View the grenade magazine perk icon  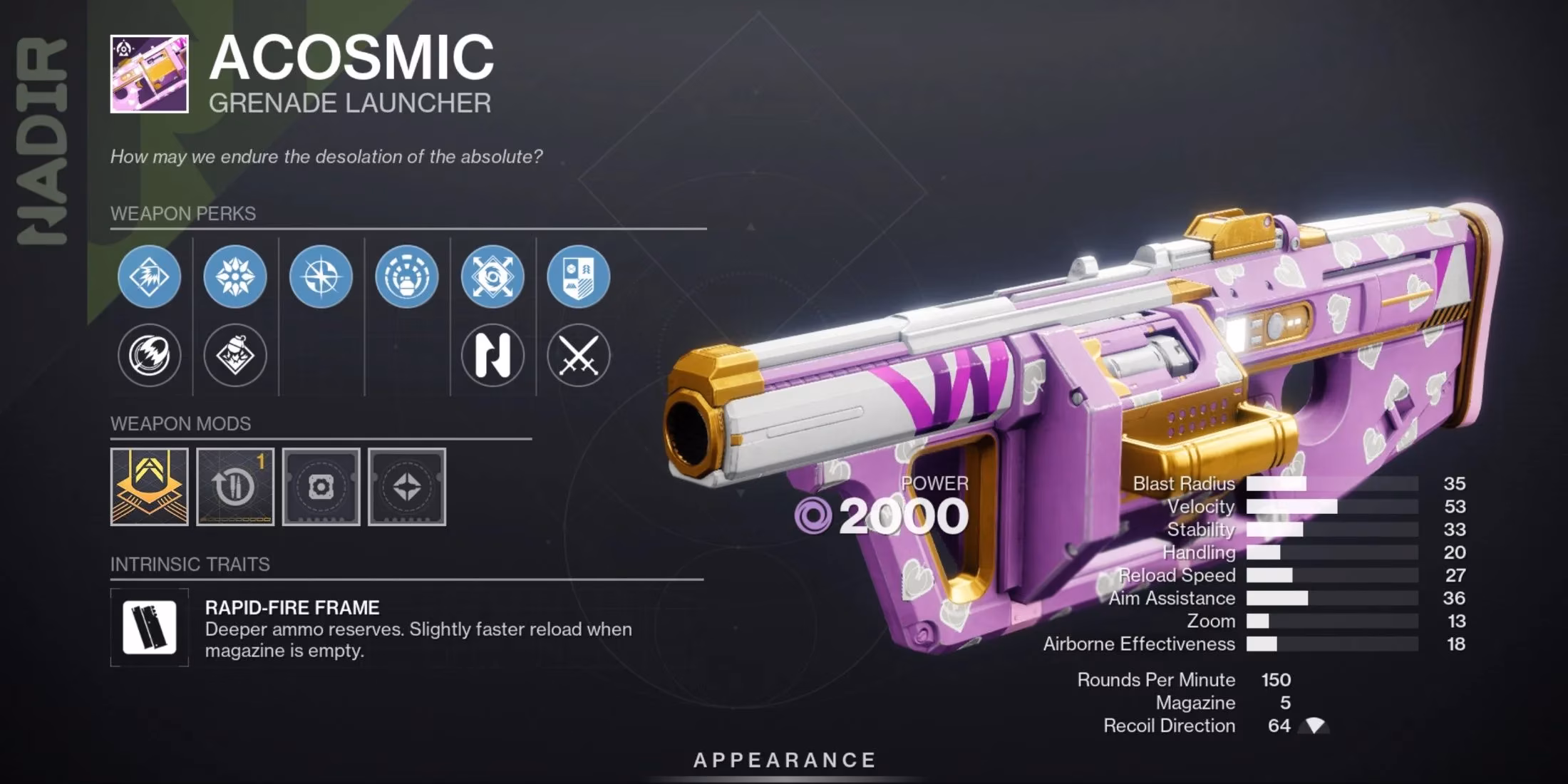click(407, 278)
